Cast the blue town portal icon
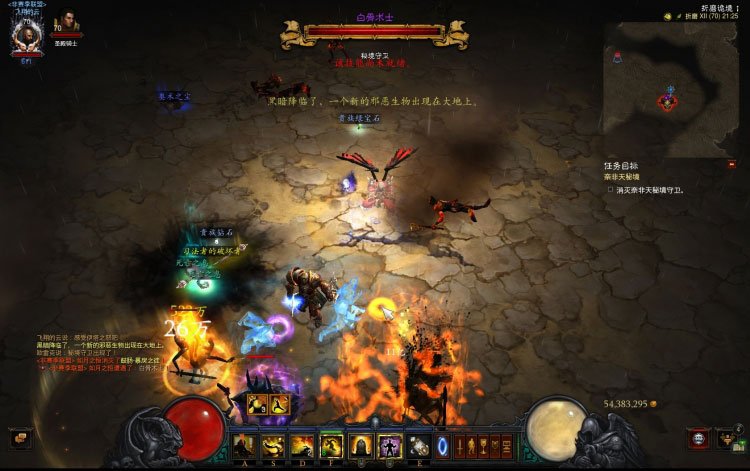 [x=442, y=446]
